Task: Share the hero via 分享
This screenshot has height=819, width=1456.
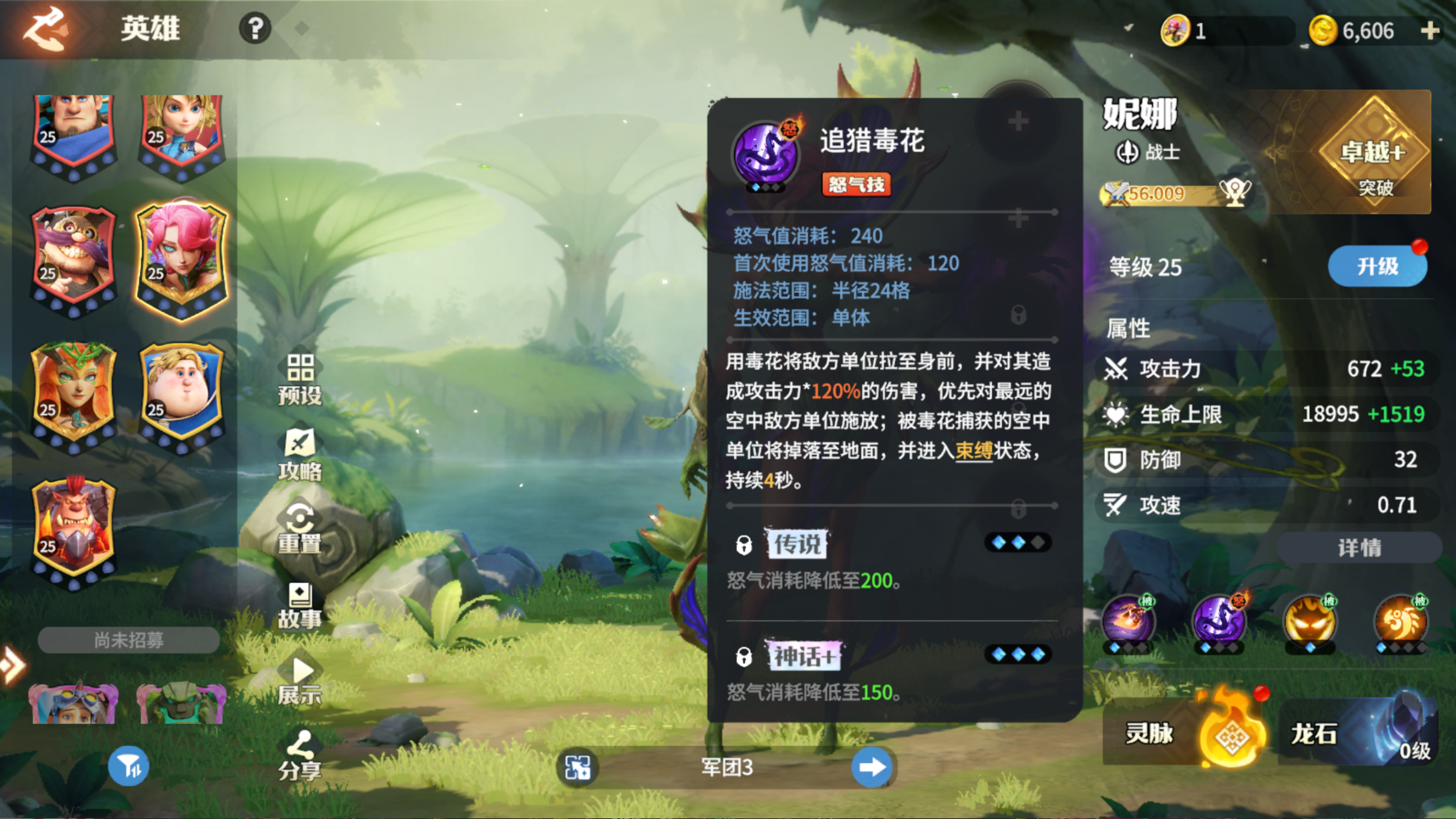Action: point(300,756)
